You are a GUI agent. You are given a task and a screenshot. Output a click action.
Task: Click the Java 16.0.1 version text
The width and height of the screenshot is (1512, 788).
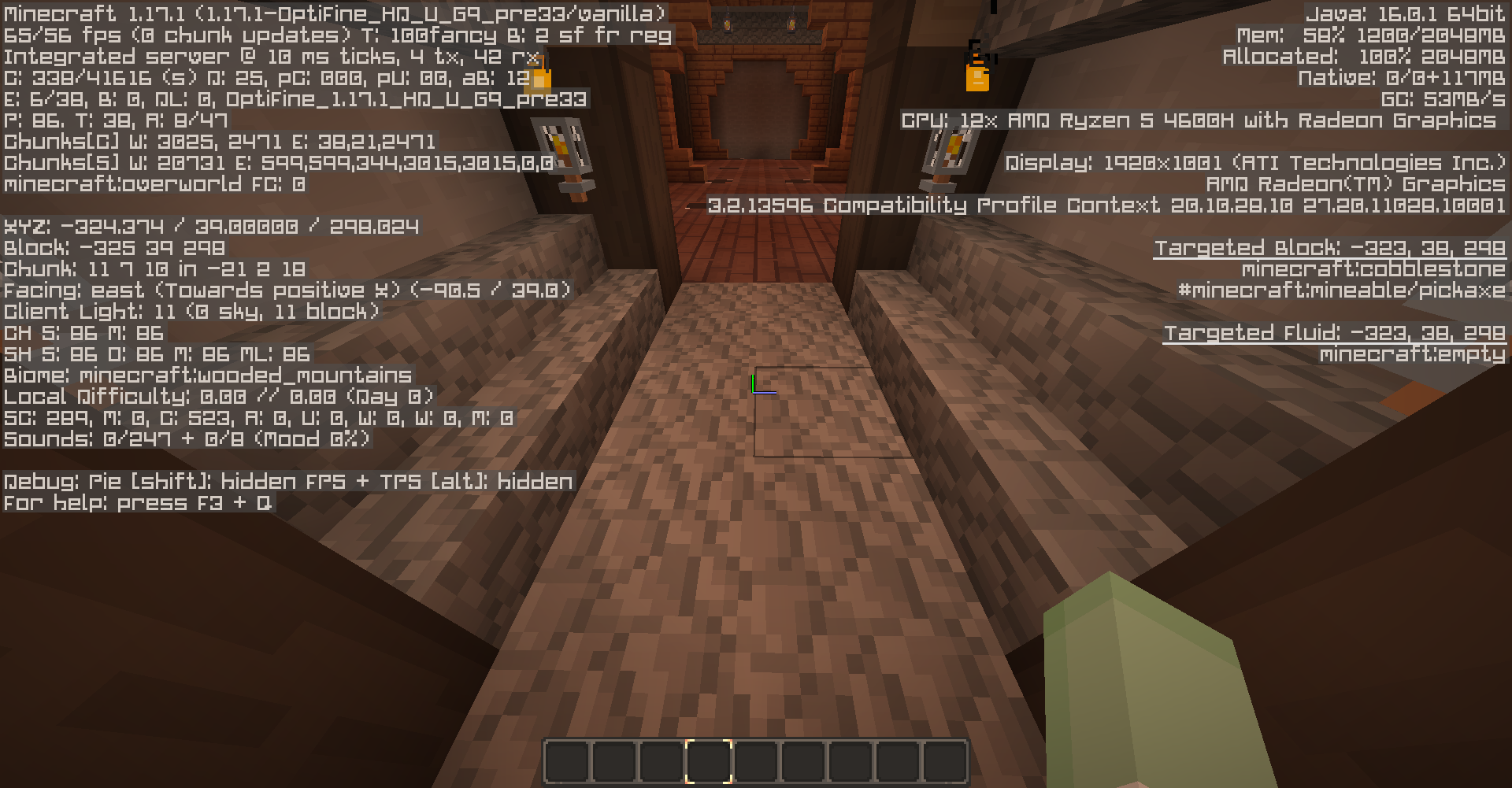1406,13
